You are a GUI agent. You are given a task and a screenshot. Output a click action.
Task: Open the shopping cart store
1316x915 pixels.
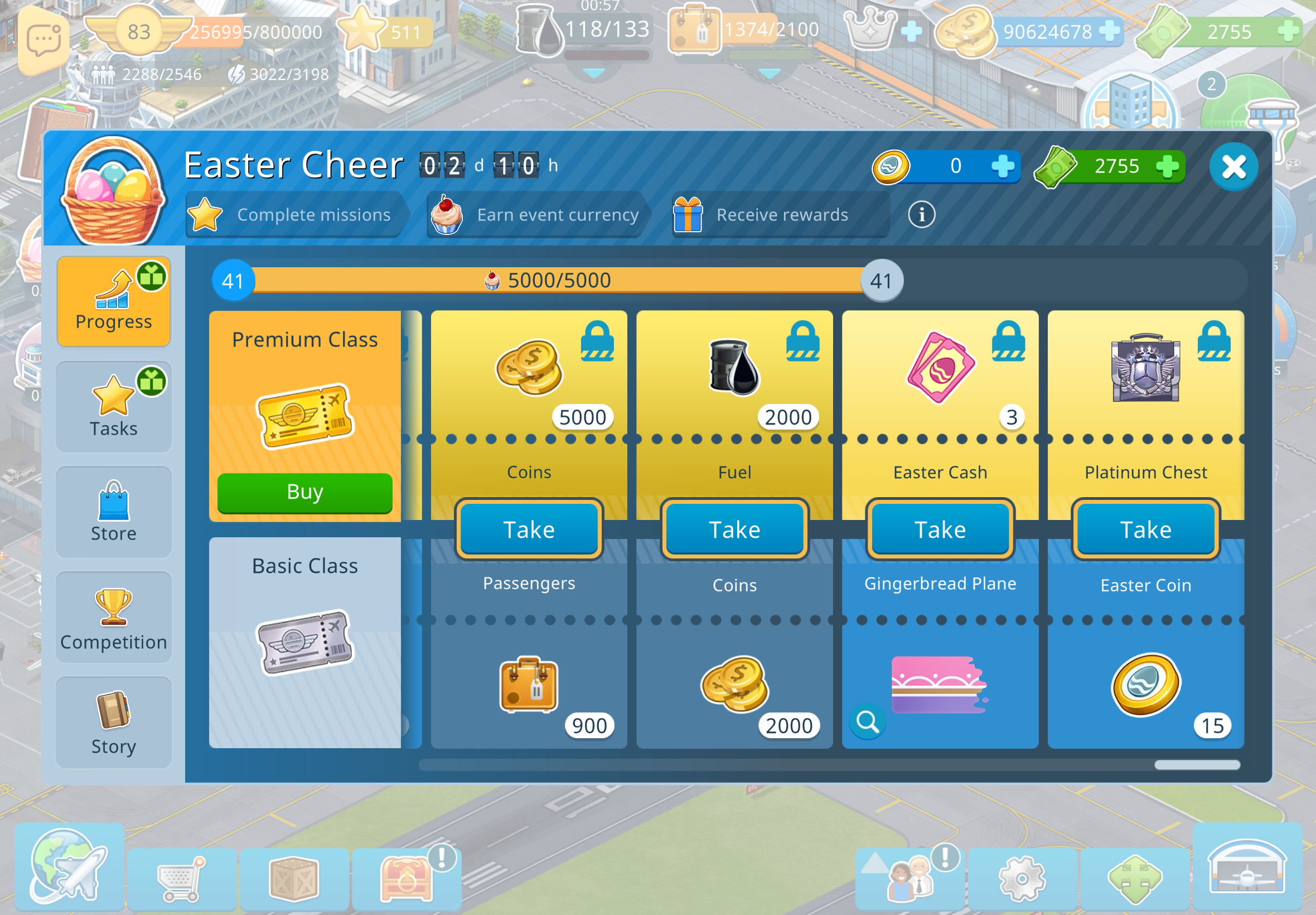pos(181,878)
